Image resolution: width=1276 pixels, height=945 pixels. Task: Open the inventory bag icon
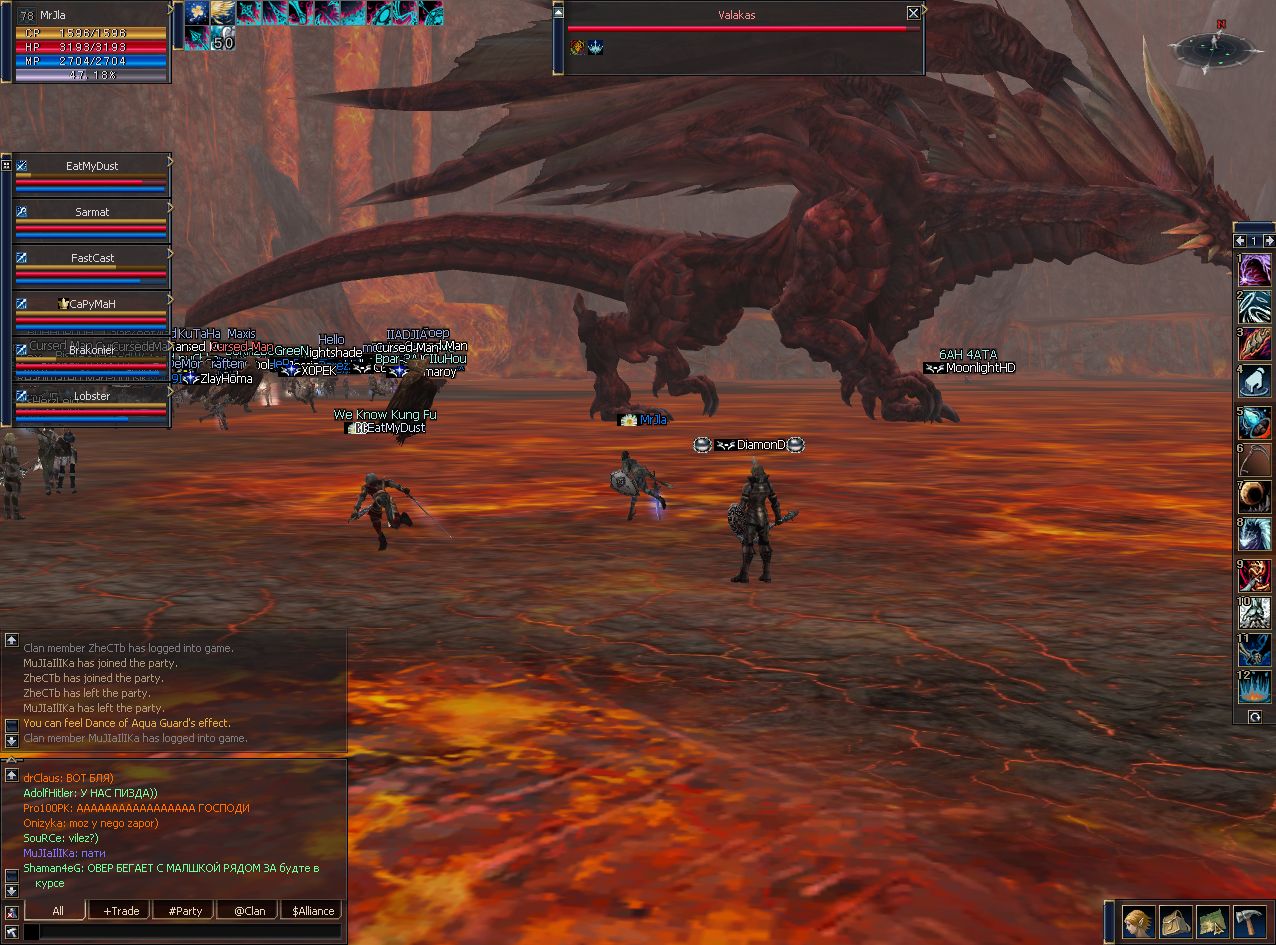coord(1175,921)
